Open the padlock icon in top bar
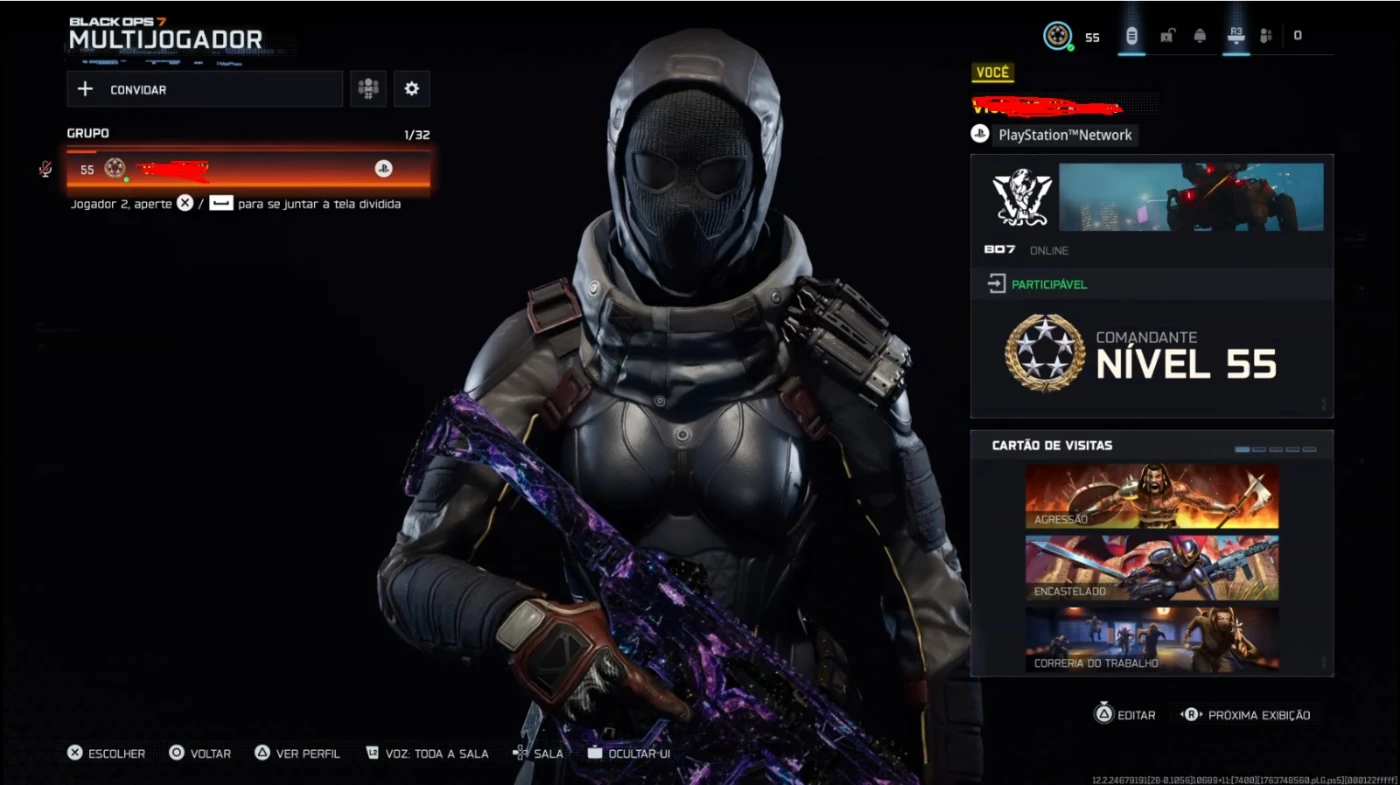The image size is (1400, 785). point(1167,36)
